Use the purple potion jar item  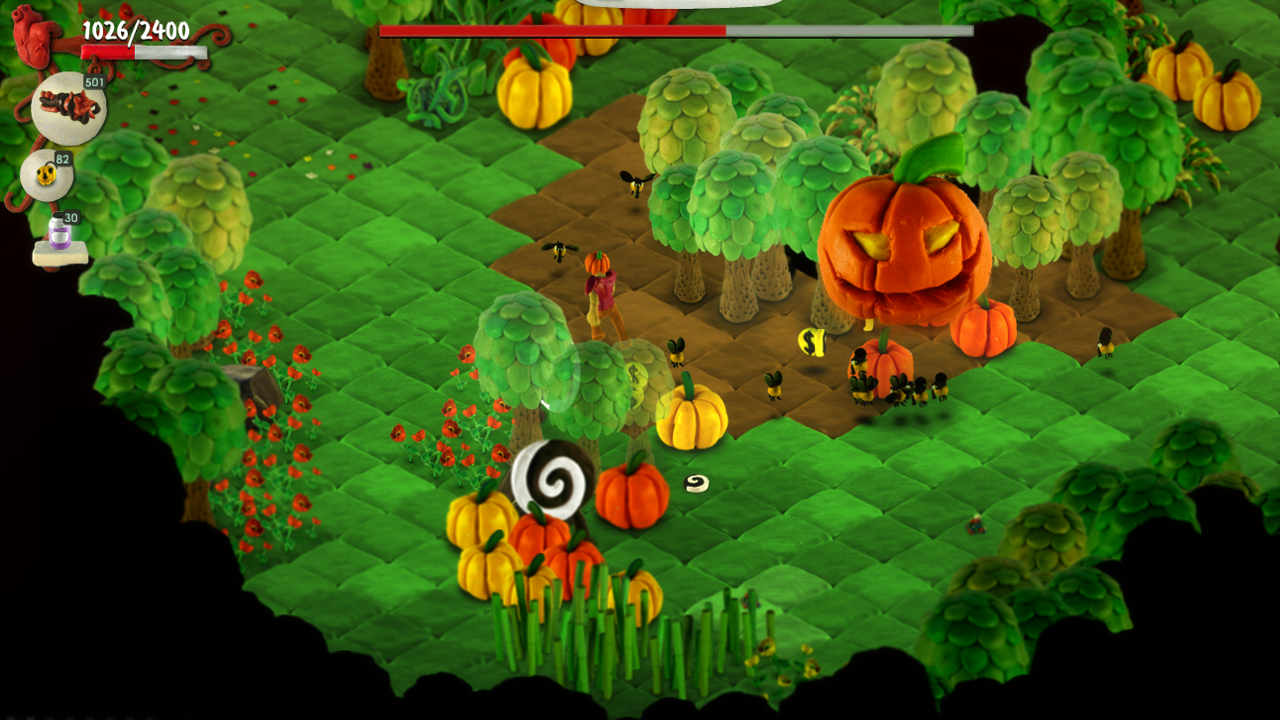tap(60, 240)
